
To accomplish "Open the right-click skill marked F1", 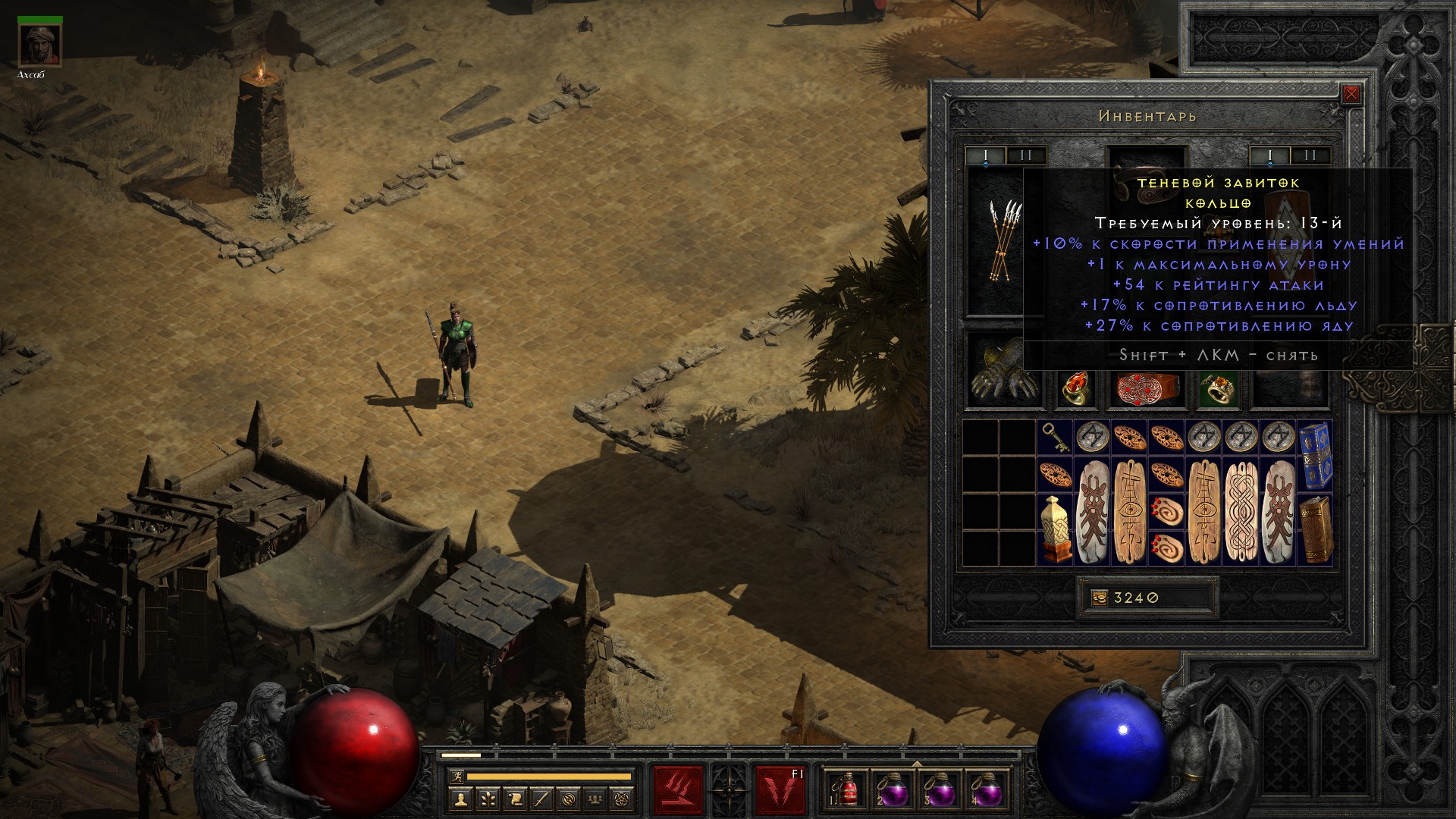I will (780, 790).
